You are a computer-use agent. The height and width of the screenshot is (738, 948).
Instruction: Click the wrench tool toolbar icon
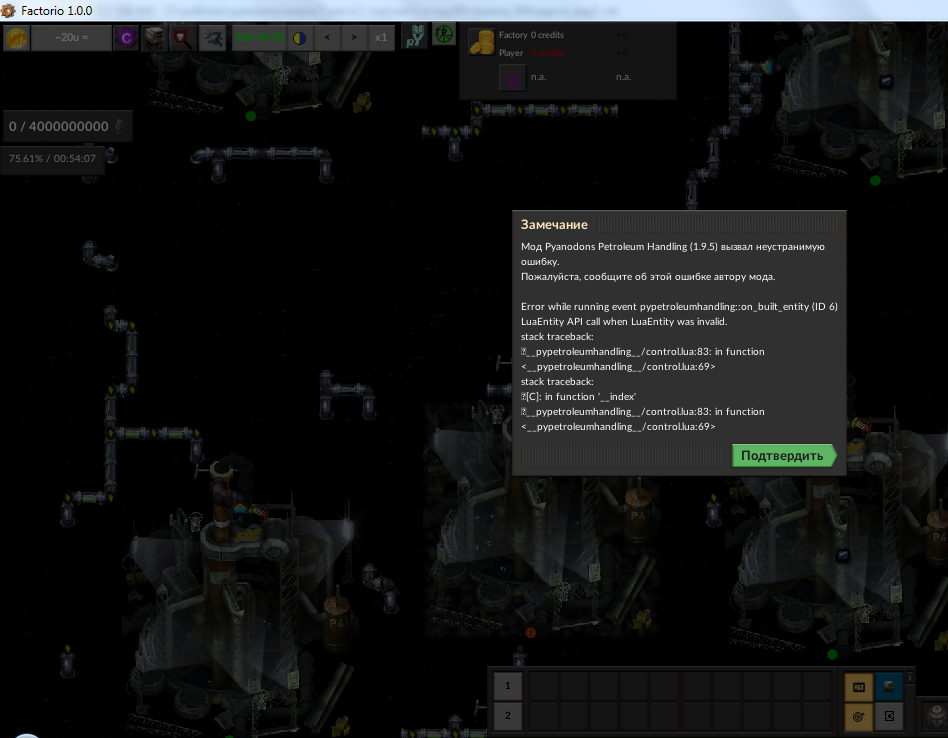click(x=212, y=39)
